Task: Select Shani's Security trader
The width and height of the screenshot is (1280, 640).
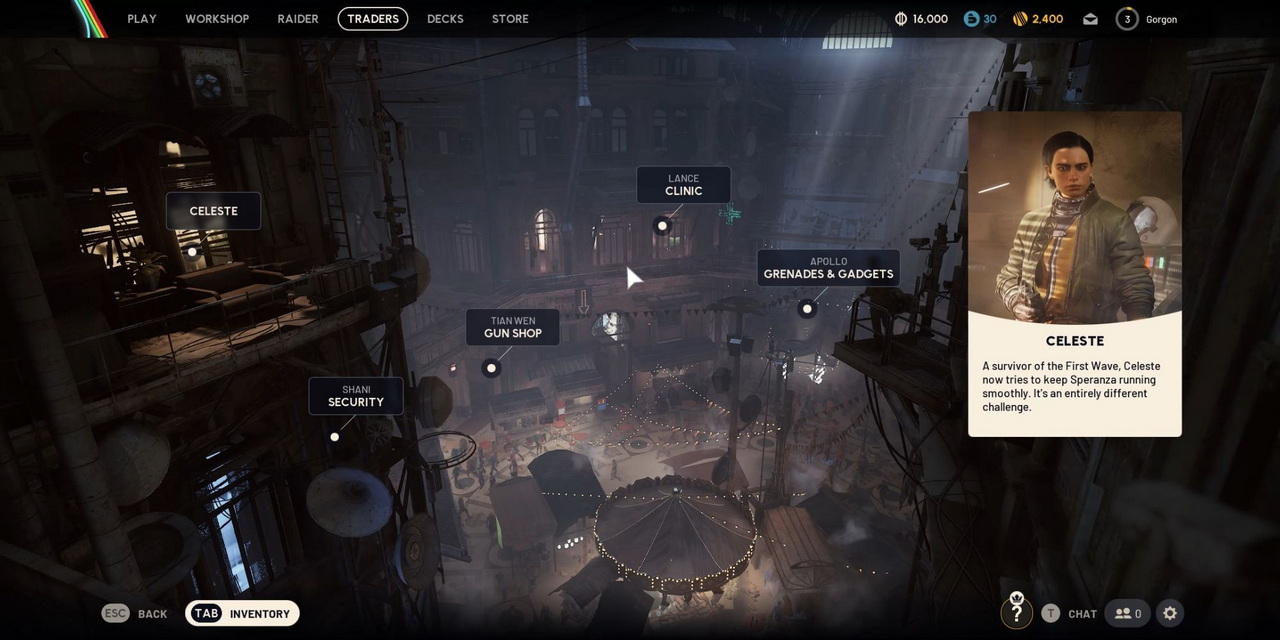Action: (356, 396)
